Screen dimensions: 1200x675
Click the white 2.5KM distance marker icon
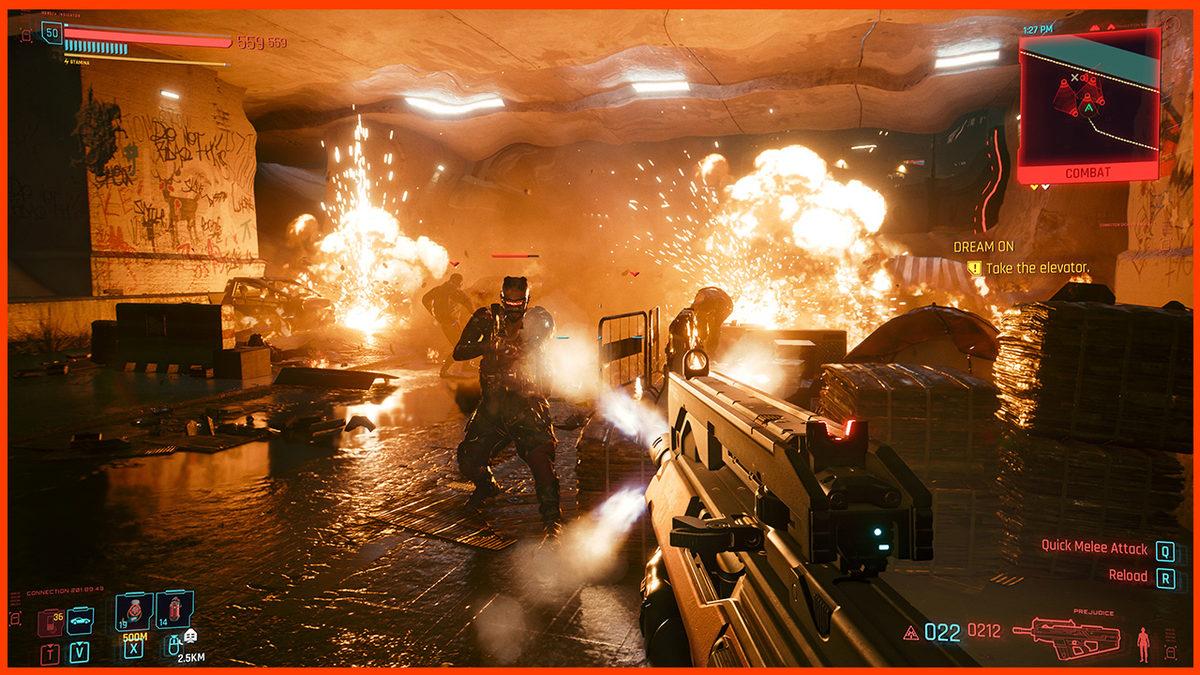[x=191, y=635]
